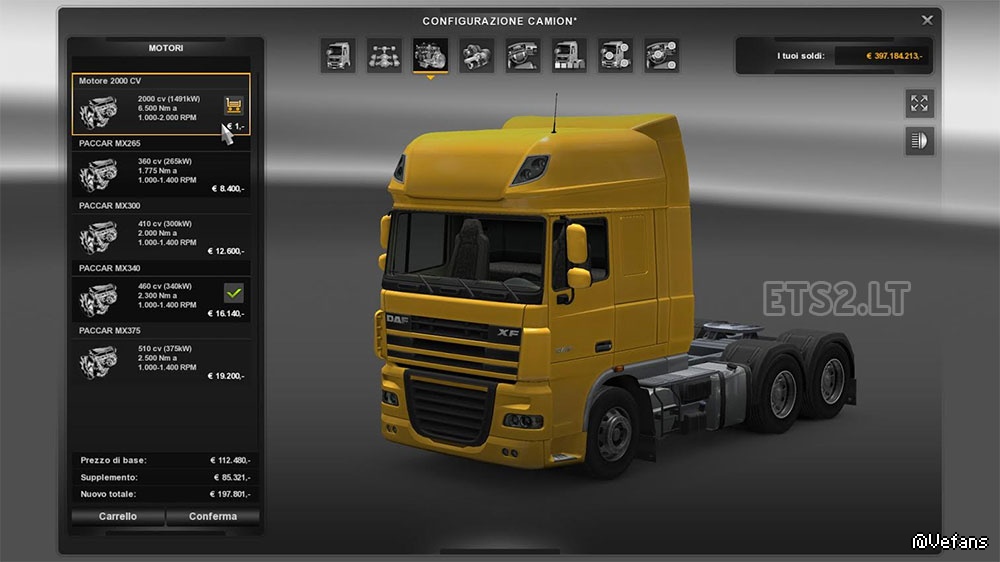
Task: Toggle the truck headlights preview
Action: click(x=919, y=141)
